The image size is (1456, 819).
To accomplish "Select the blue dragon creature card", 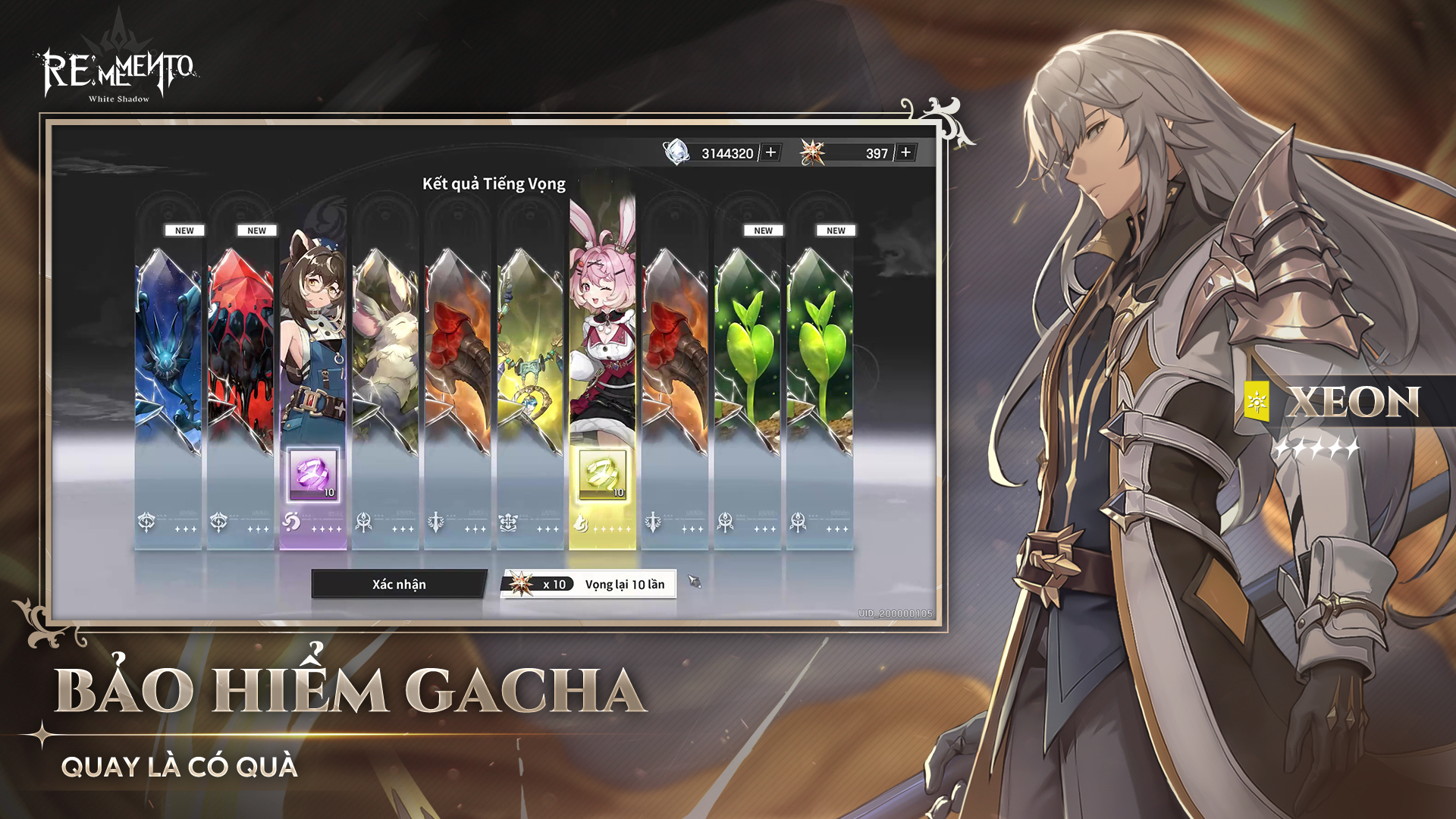I will 168,356.
